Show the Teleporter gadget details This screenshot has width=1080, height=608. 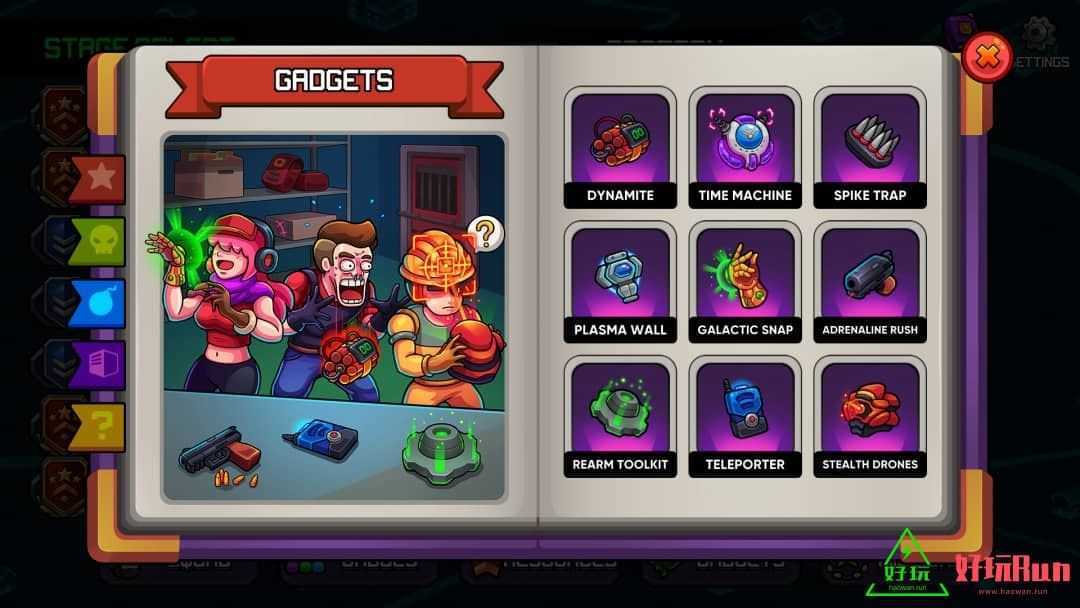pos(745,417)
